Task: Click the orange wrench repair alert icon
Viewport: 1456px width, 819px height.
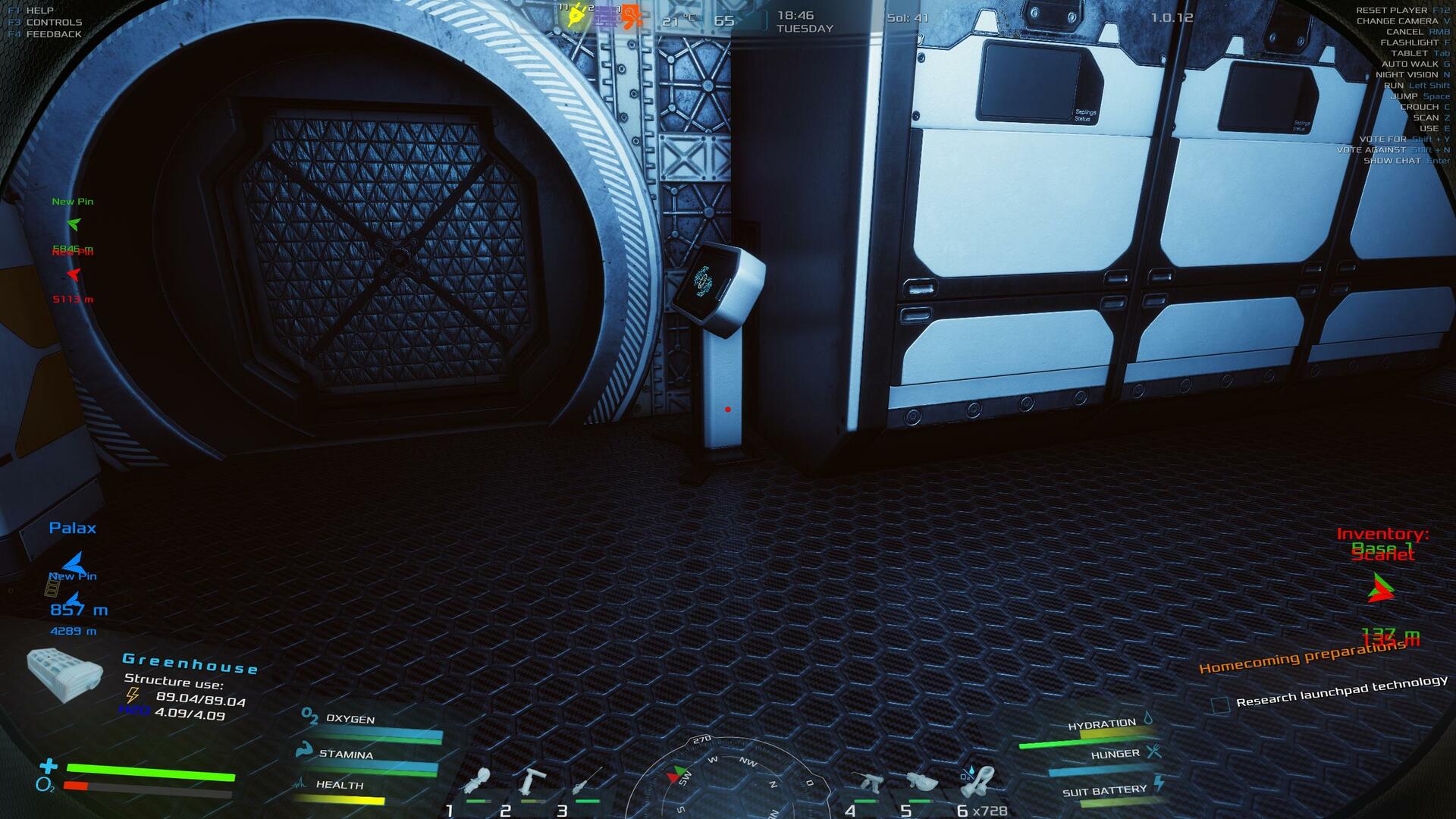Action: coord(631,17)
